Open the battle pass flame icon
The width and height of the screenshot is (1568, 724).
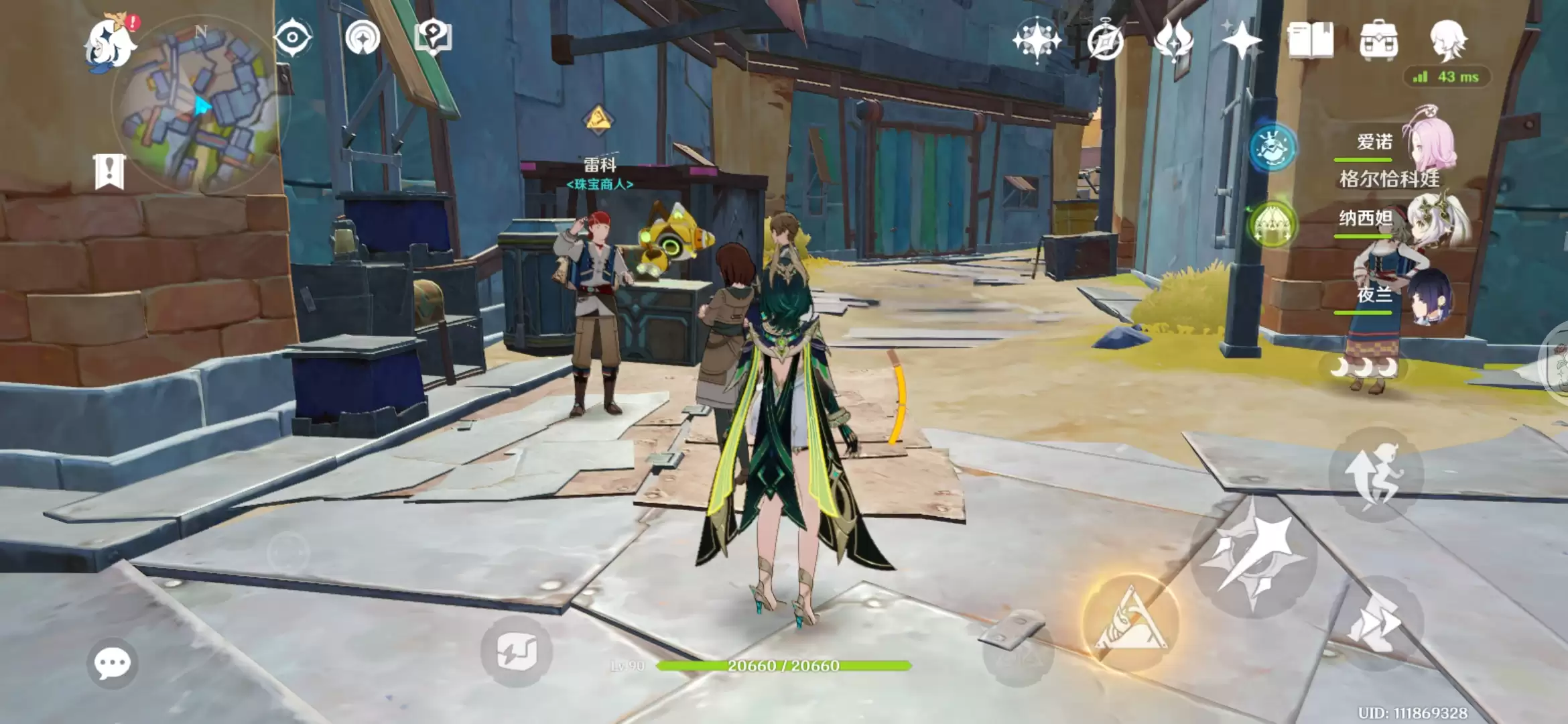1174,40
